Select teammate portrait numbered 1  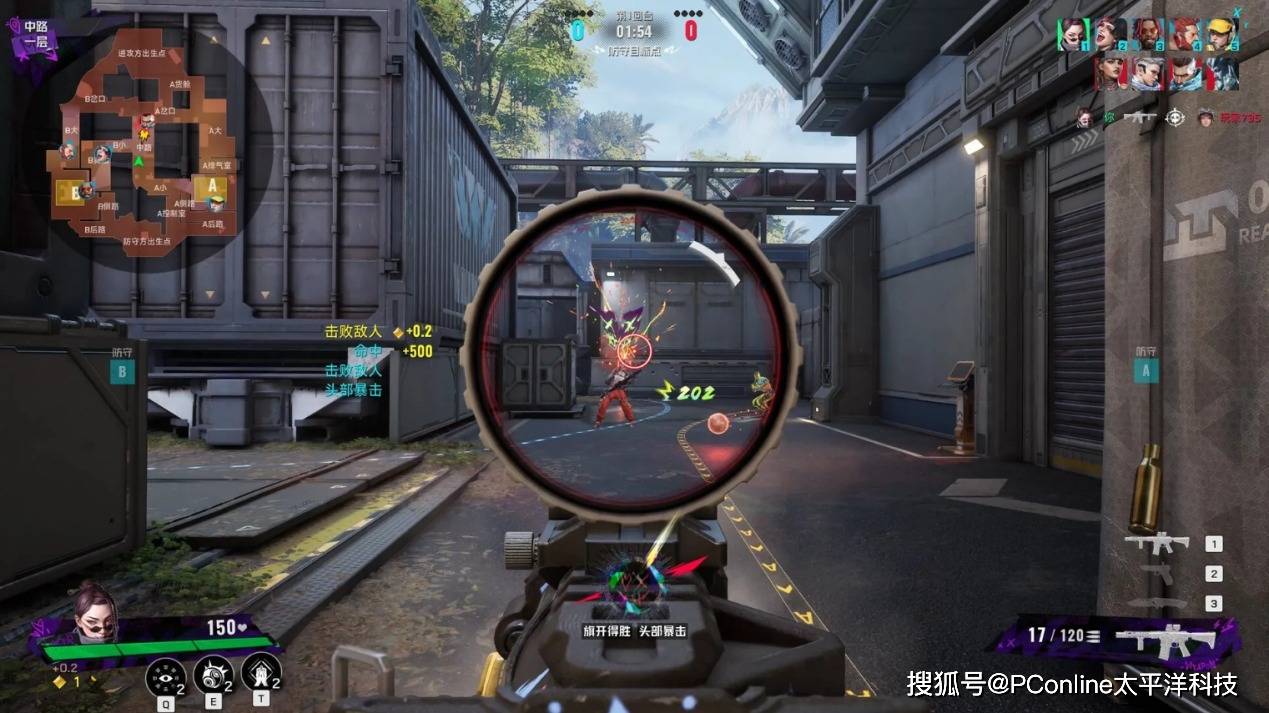click(1073, 34)
